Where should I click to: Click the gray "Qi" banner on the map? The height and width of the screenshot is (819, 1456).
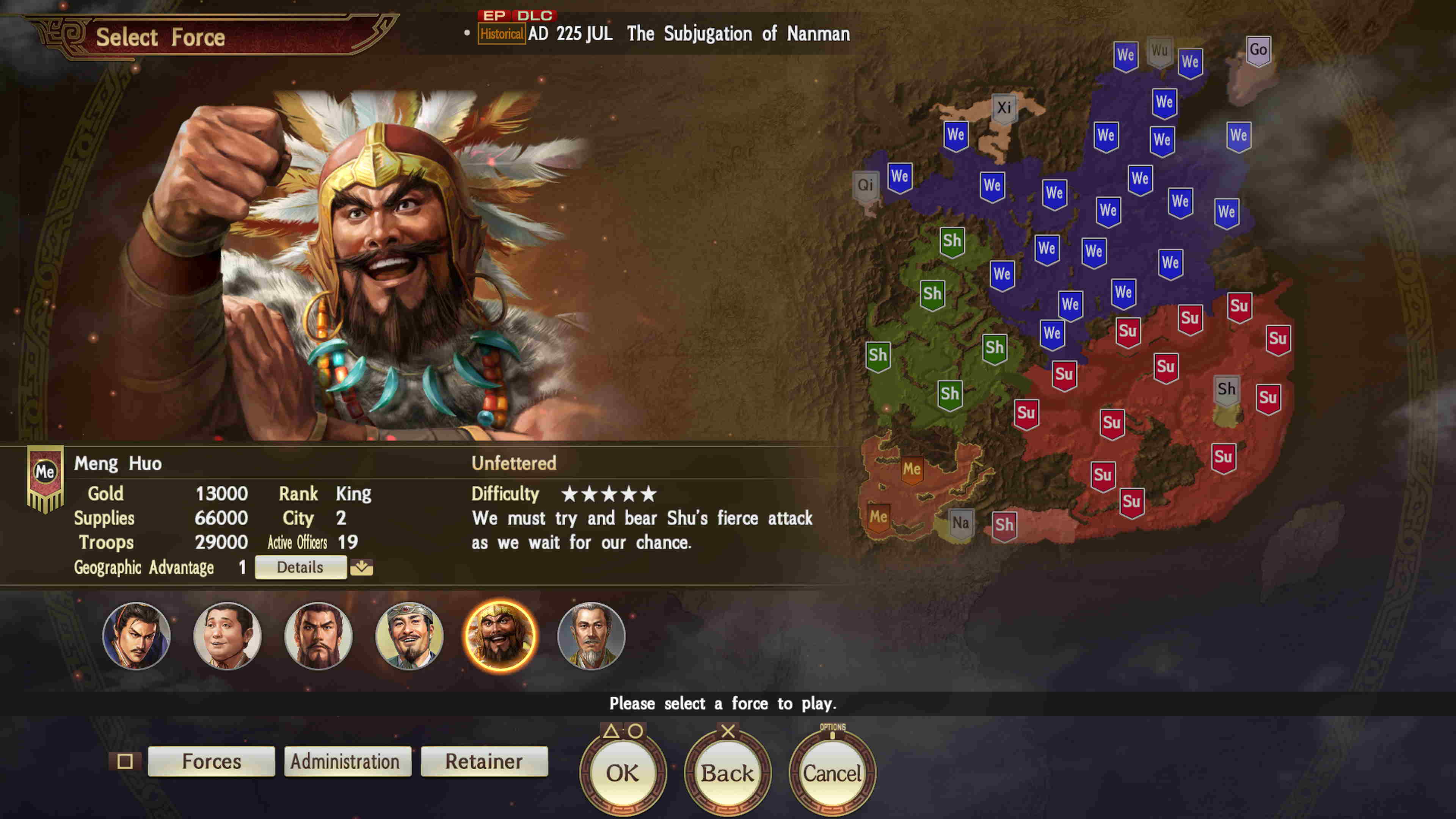pyautogui.click(x=865, y=185)
